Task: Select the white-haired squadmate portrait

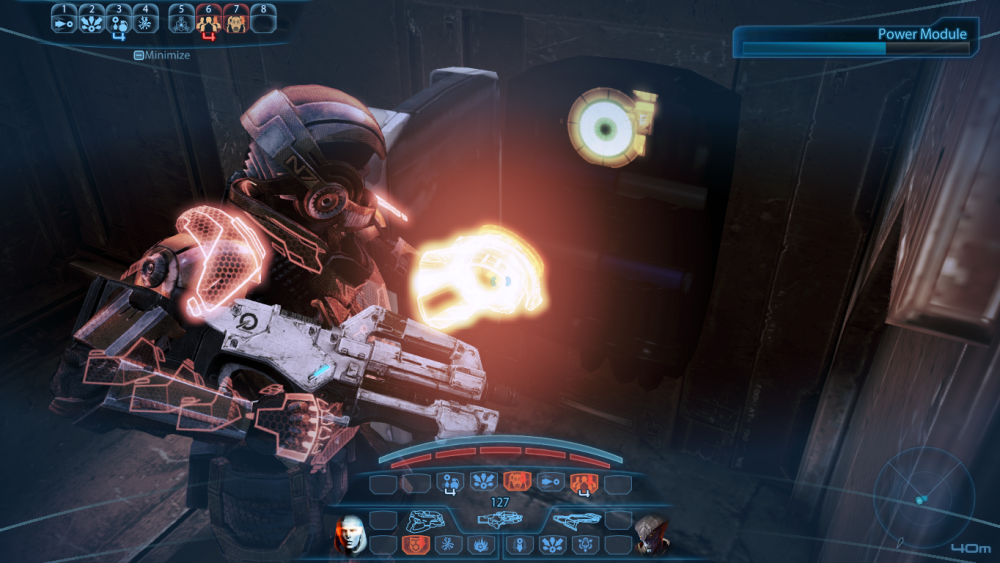Action: (349, 533)
